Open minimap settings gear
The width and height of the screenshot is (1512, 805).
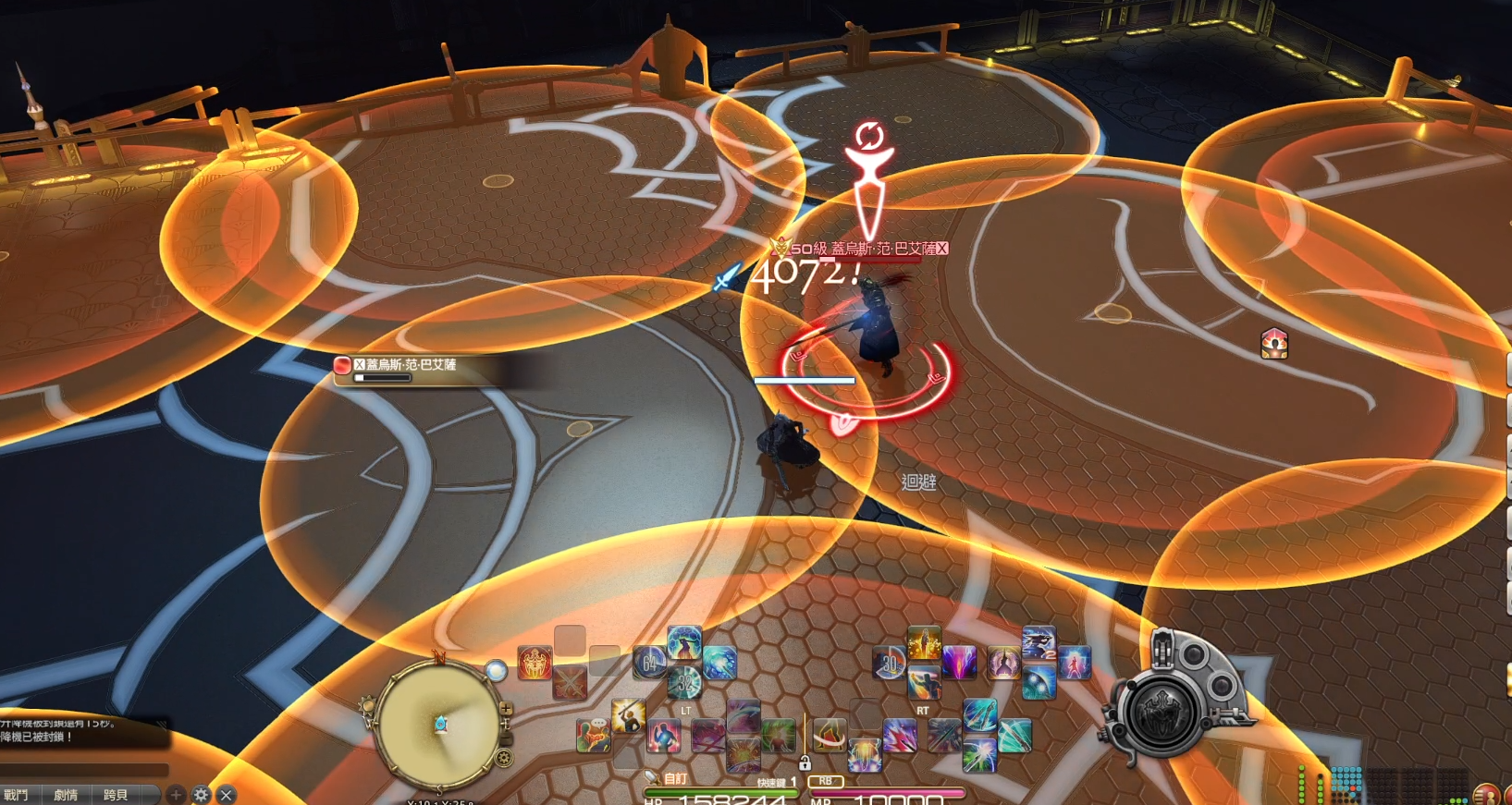coord(504,759)
